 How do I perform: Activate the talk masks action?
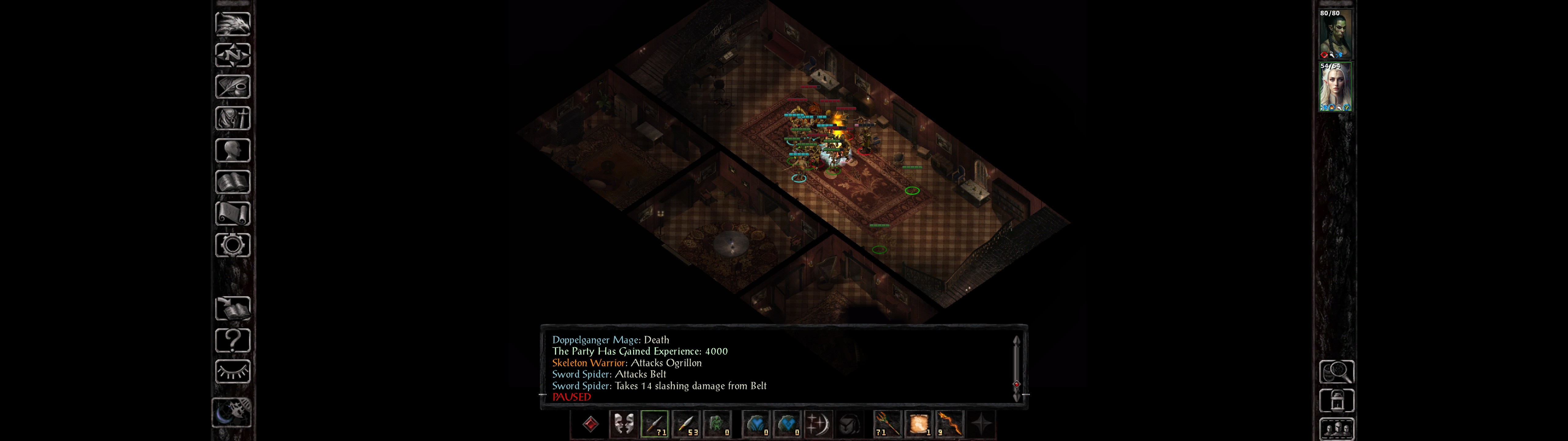(x=623, y=424)
